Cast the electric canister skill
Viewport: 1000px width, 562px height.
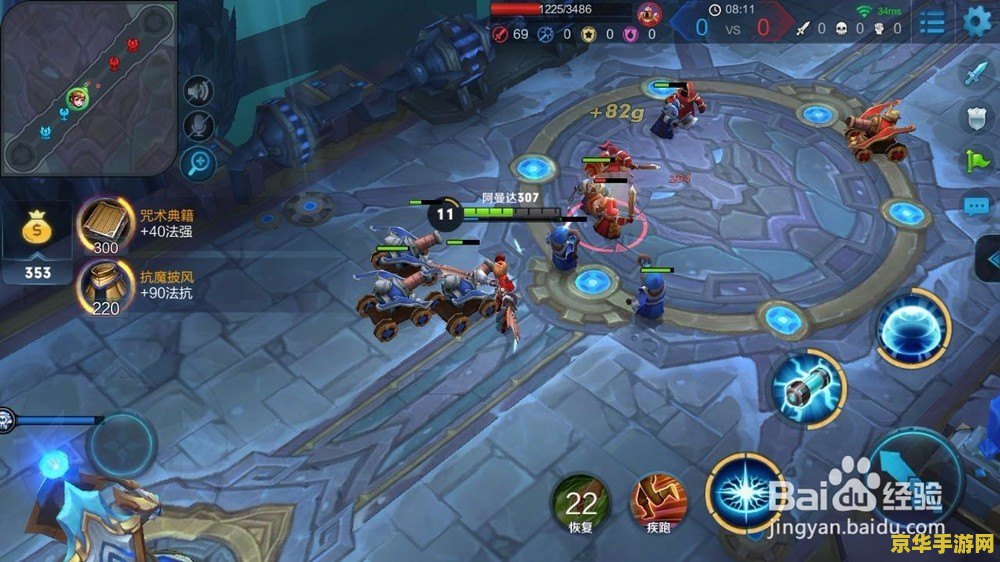[x=808, y=387]
